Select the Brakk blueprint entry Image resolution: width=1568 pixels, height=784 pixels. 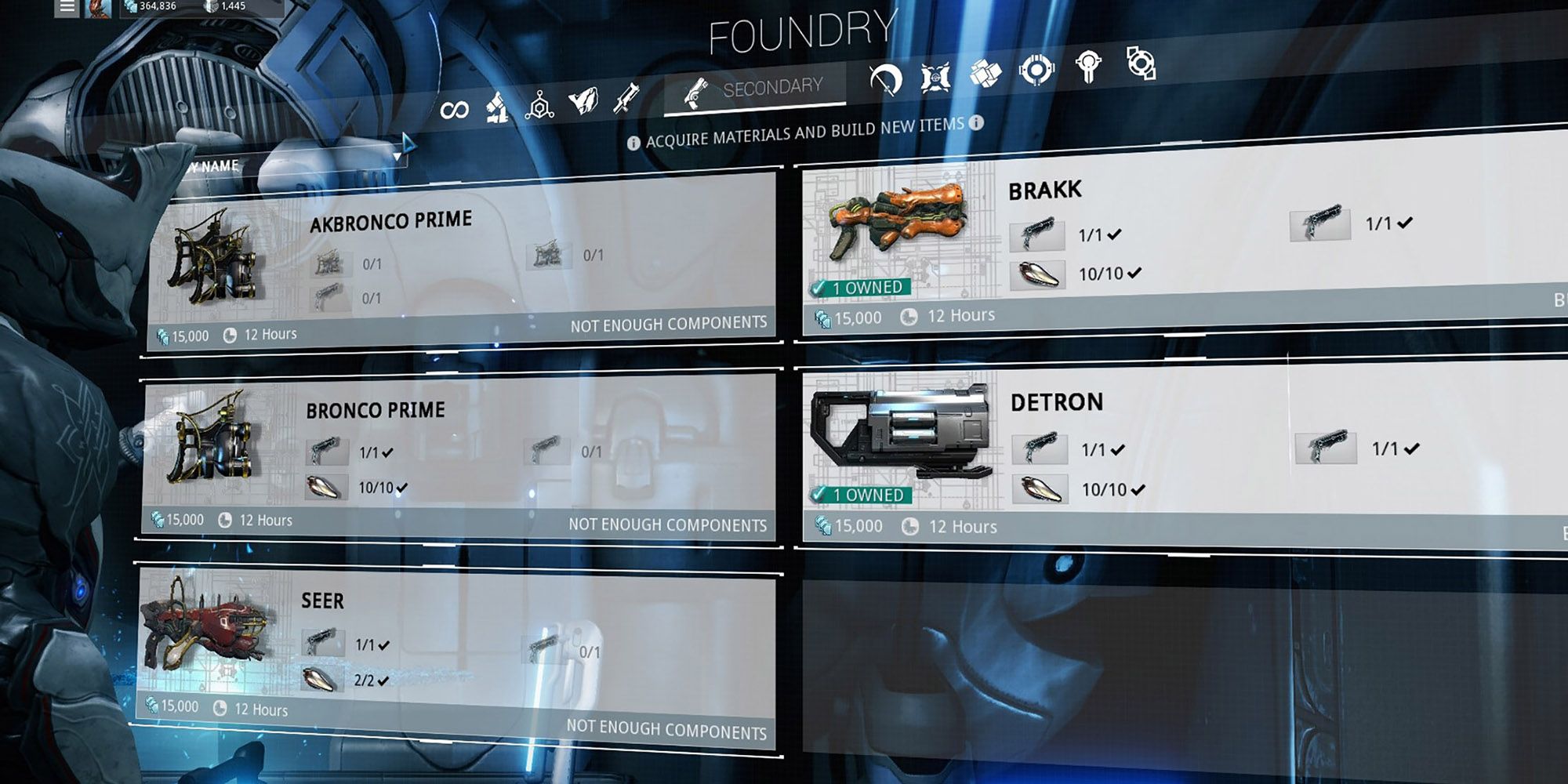[x=1176, y=243]
